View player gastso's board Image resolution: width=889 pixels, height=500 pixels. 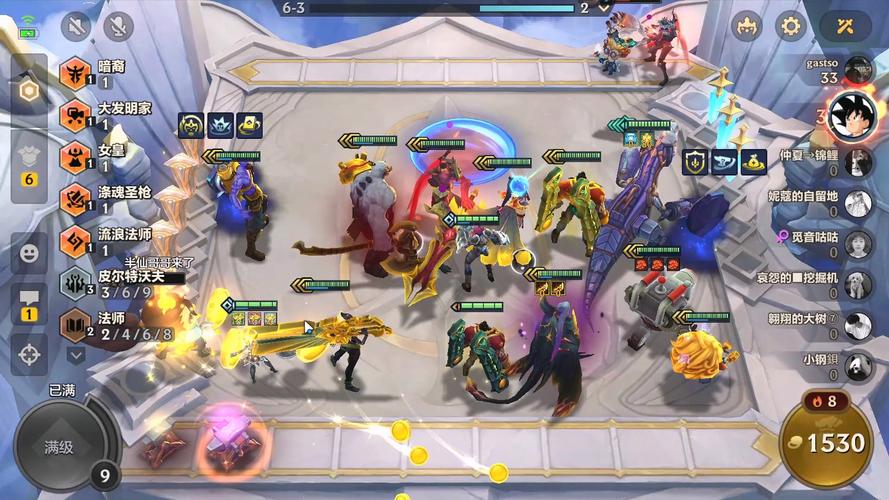pyautogui.click(x=857, y=69)
